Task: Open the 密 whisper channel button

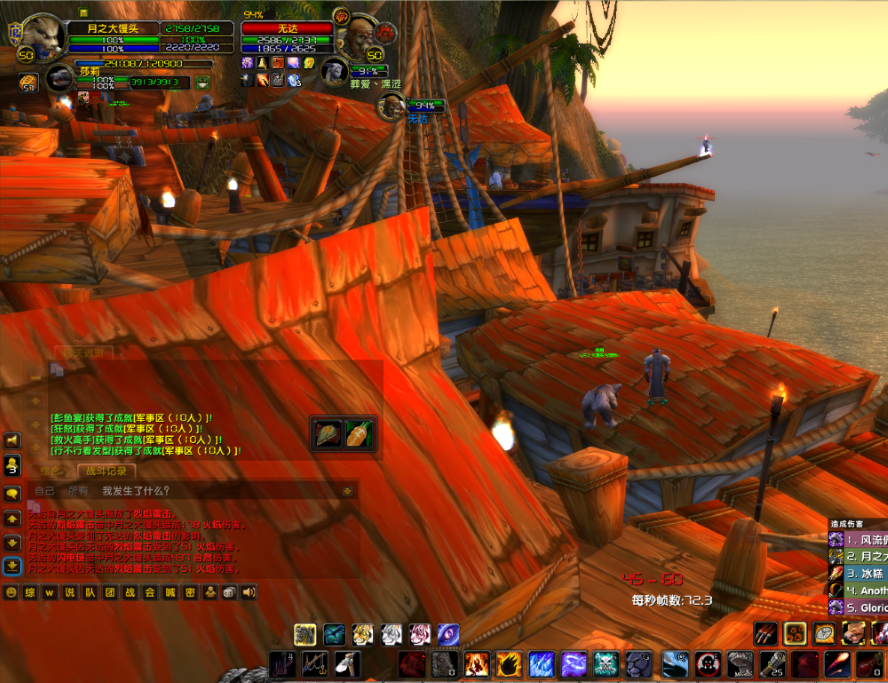Action: (190, 593)
